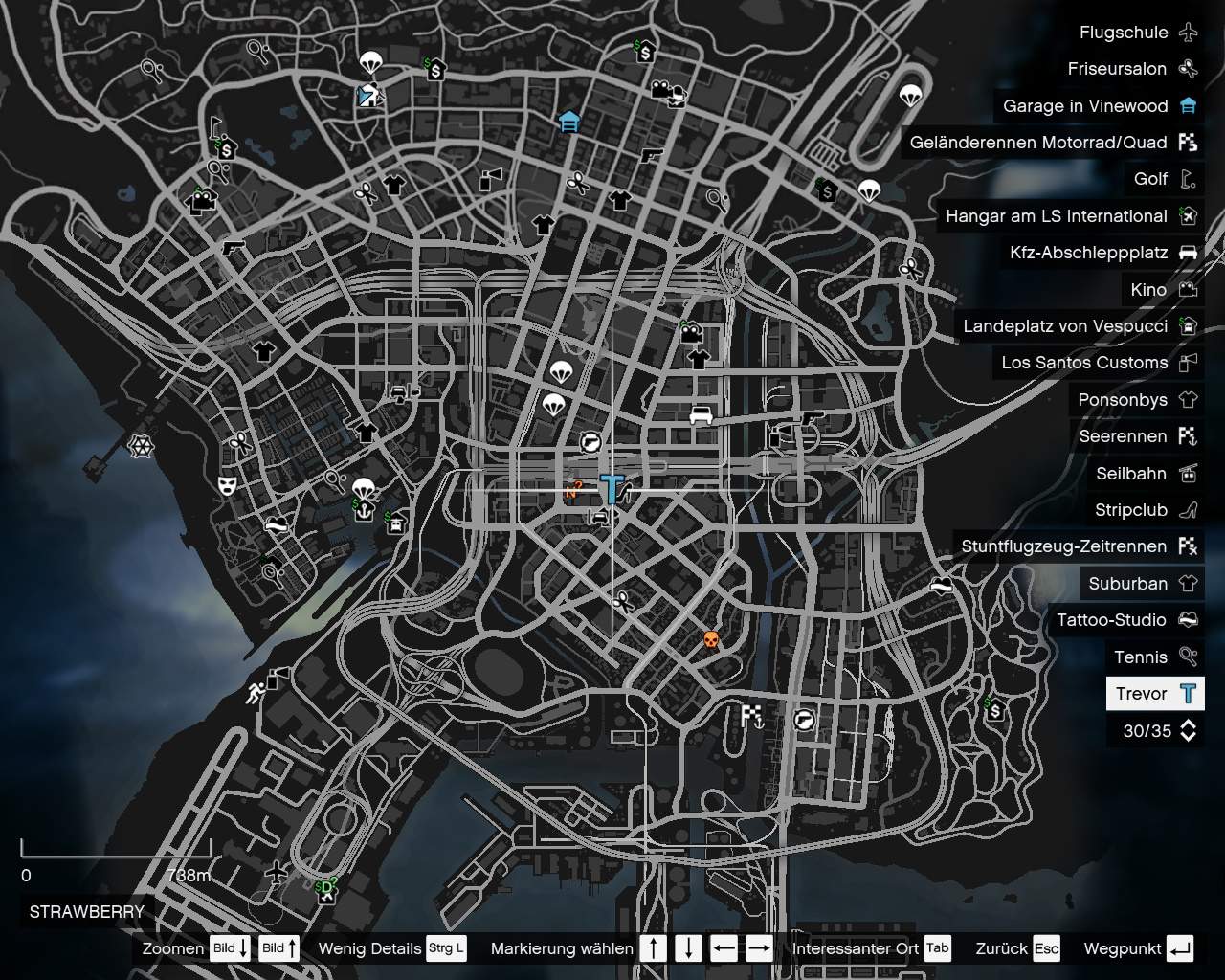Click the plane icon next to Flugschule
Screen dimensions: 1225x980
tap(1187, 32)
